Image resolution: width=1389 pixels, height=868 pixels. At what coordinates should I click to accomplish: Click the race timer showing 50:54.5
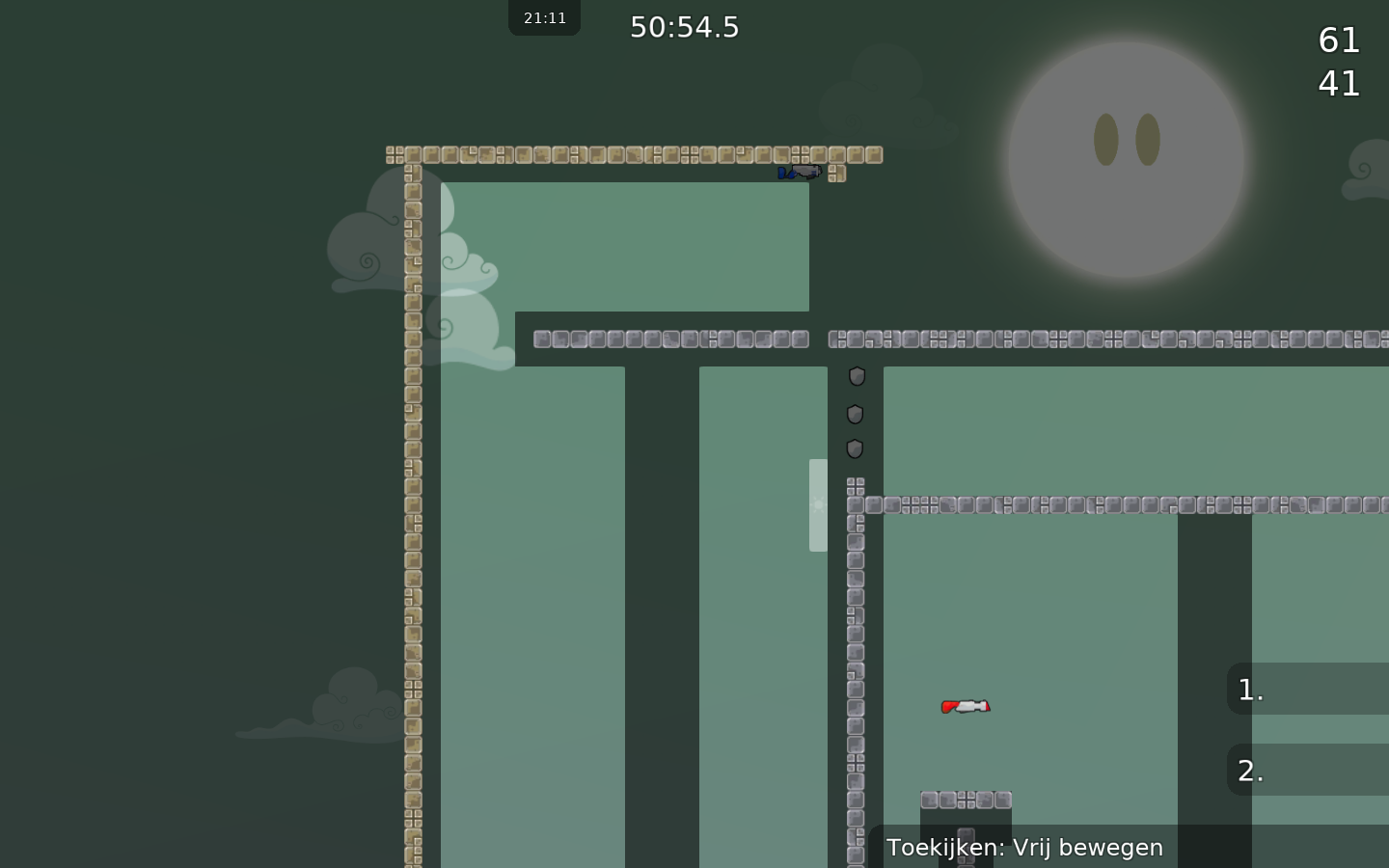click(x=684, y=27)
